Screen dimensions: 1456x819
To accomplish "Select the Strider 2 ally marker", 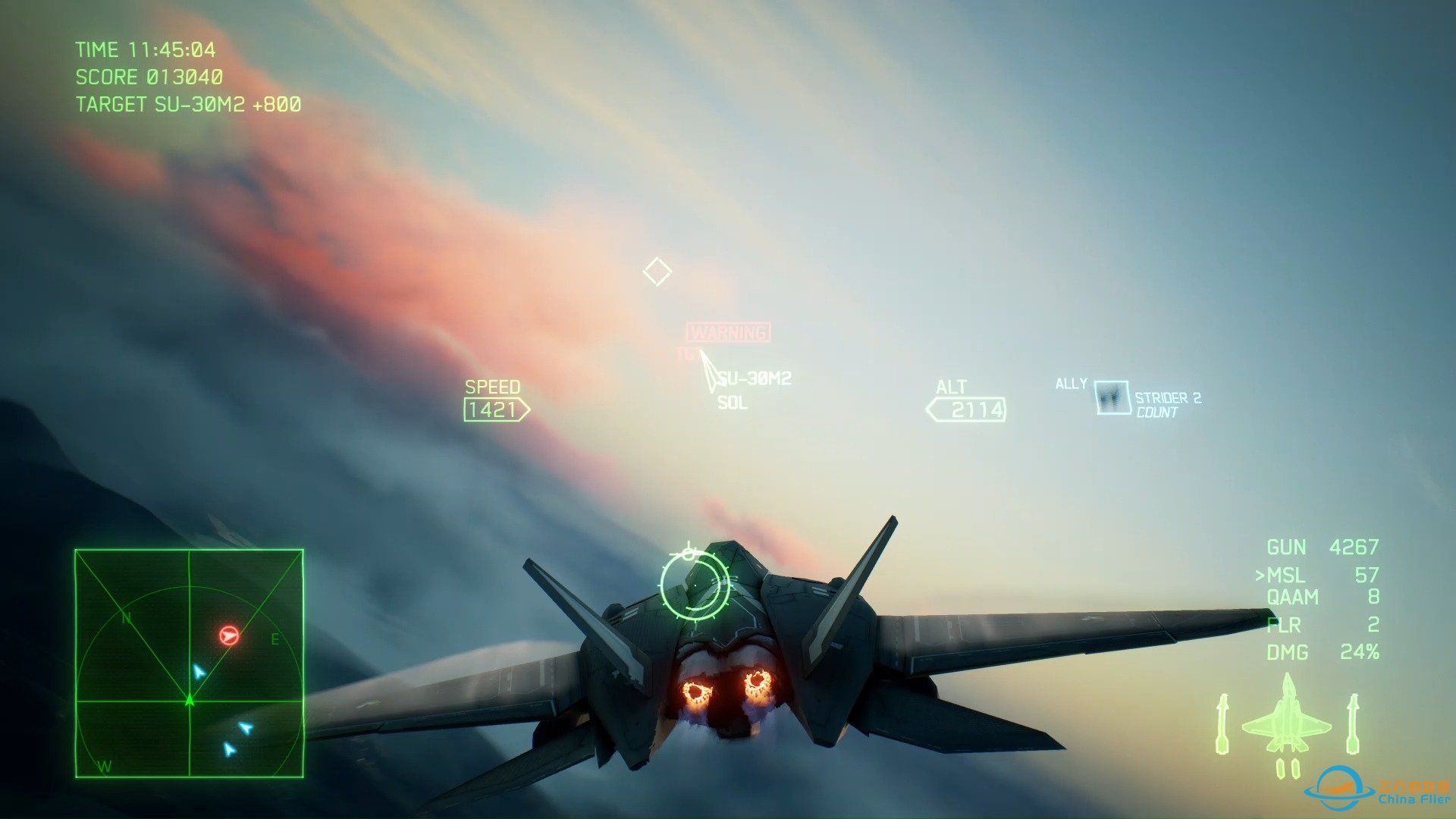I will tap(1112, 397).
